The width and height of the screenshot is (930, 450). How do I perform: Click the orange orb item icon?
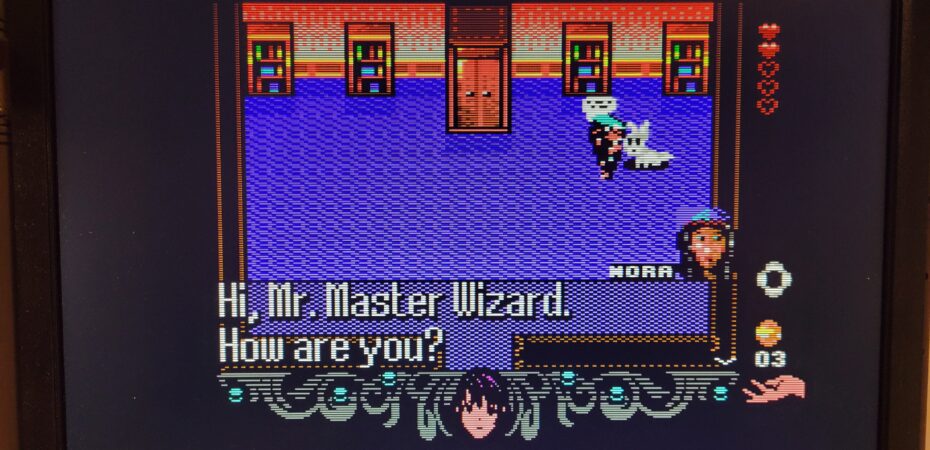point(768,332)
